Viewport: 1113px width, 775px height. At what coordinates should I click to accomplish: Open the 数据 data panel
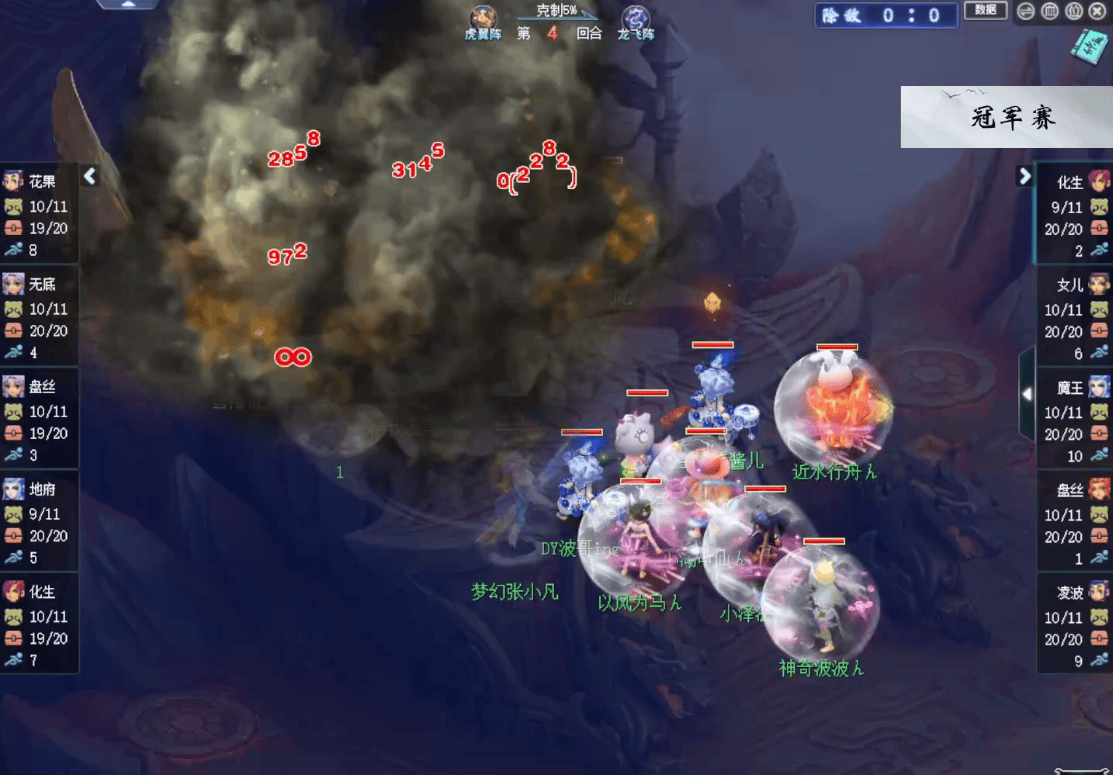(985, 11)
